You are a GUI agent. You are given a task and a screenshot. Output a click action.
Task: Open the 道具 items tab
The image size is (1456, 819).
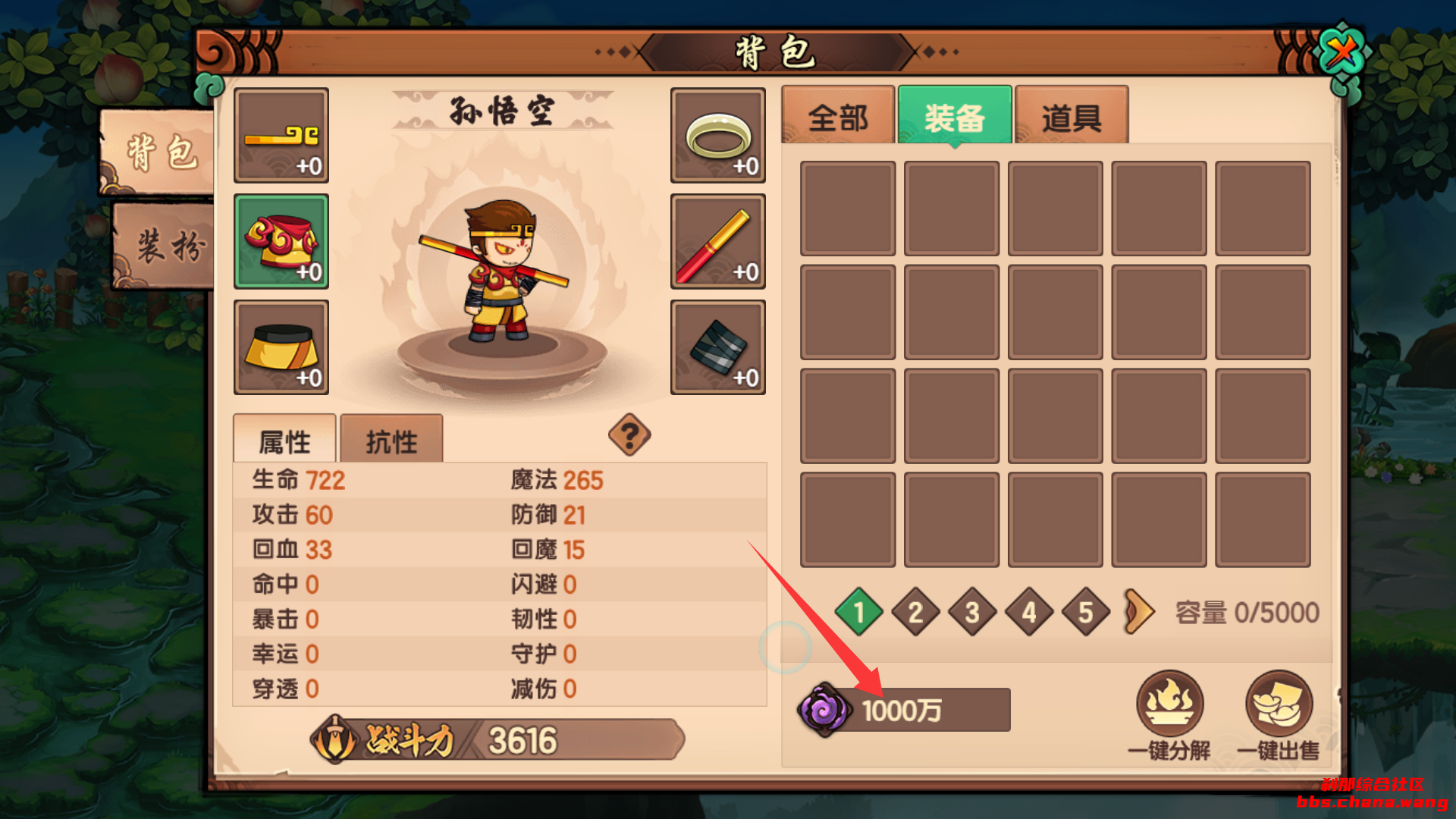(1072, 115)
